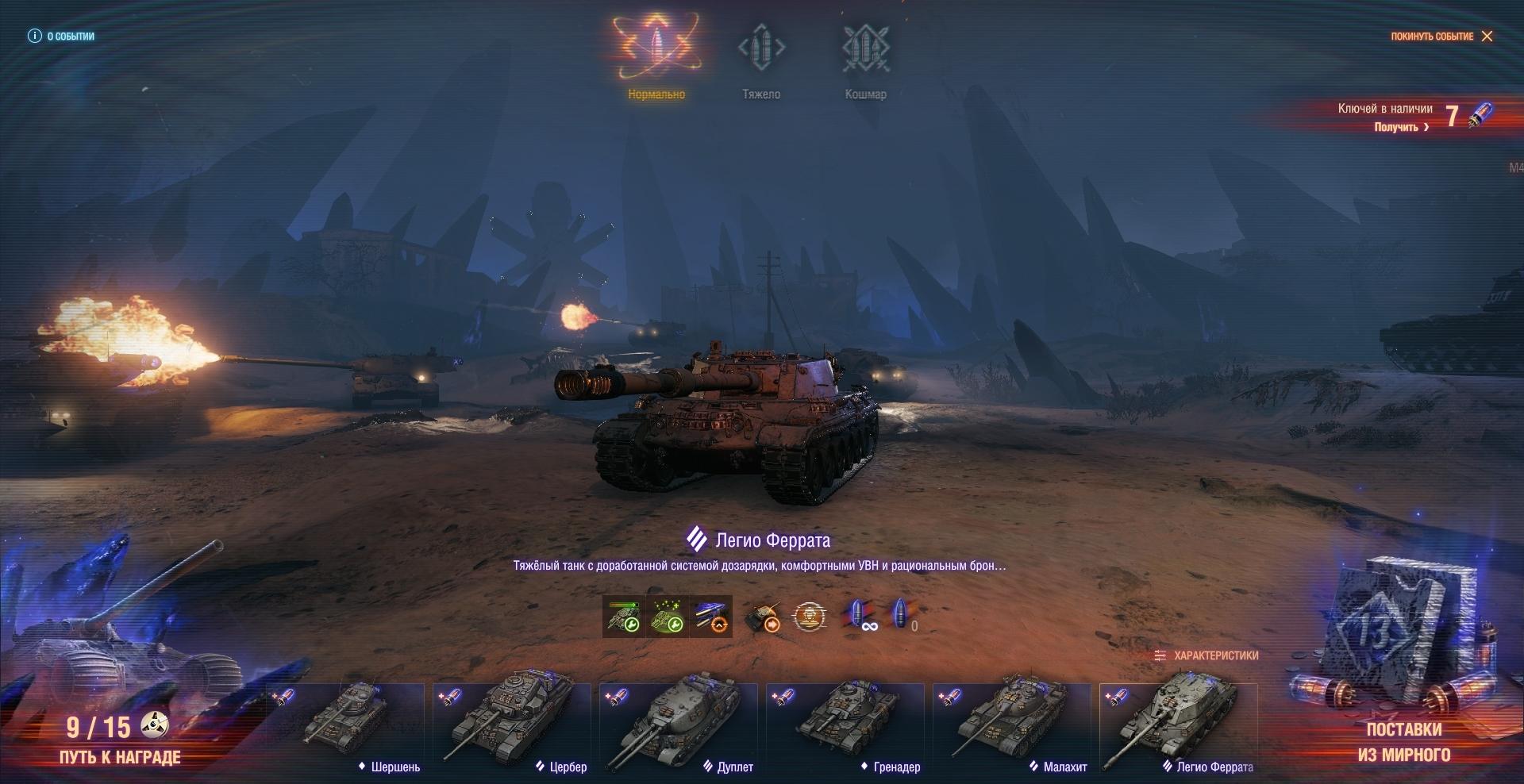The height and width of the screenshot is (784, 1524).
Task: Switch to "Тяжело" difficulty
Action: pos(761,57)
